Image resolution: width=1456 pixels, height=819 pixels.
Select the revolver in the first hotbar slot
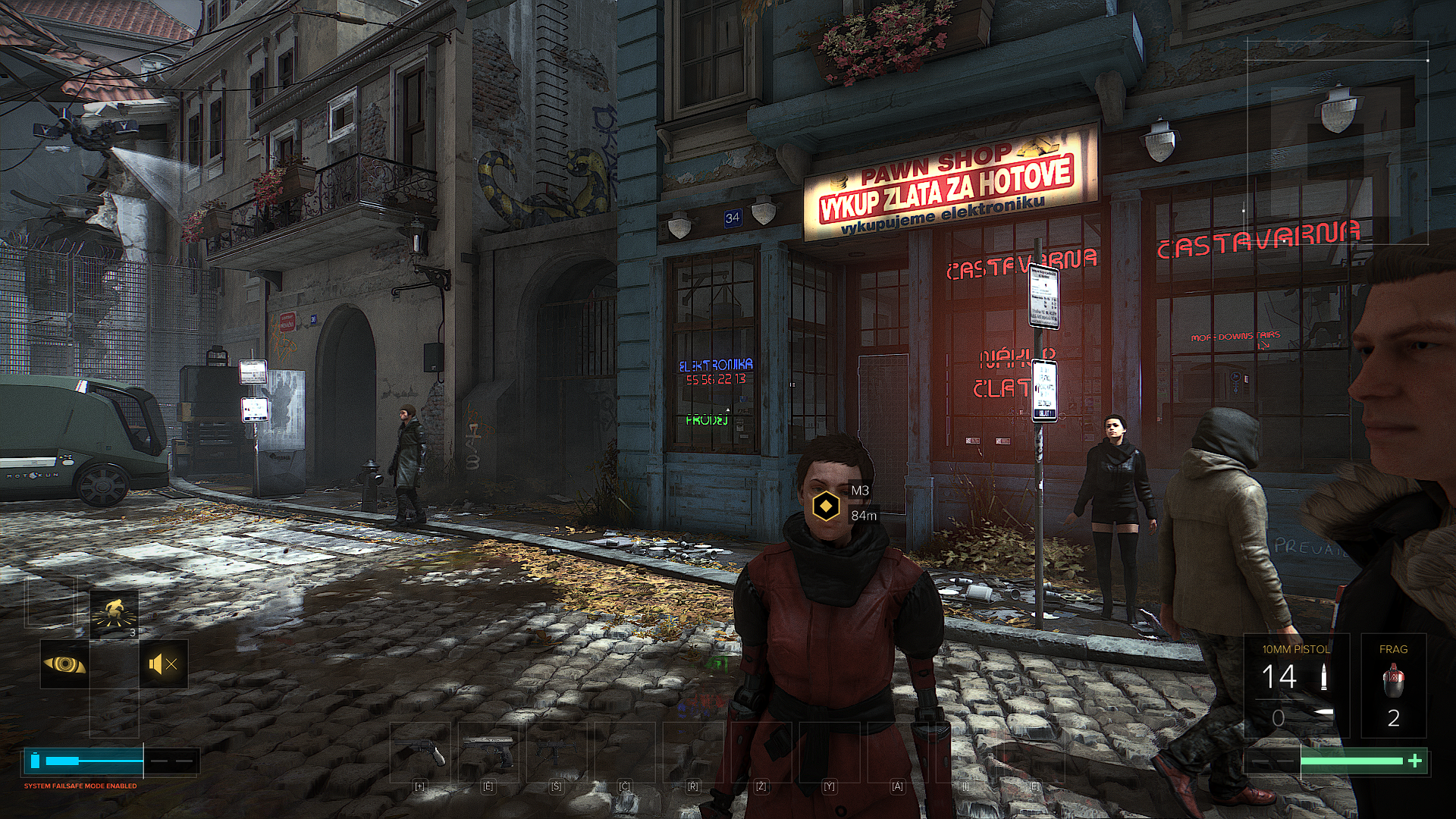click(x=419, y=752)
